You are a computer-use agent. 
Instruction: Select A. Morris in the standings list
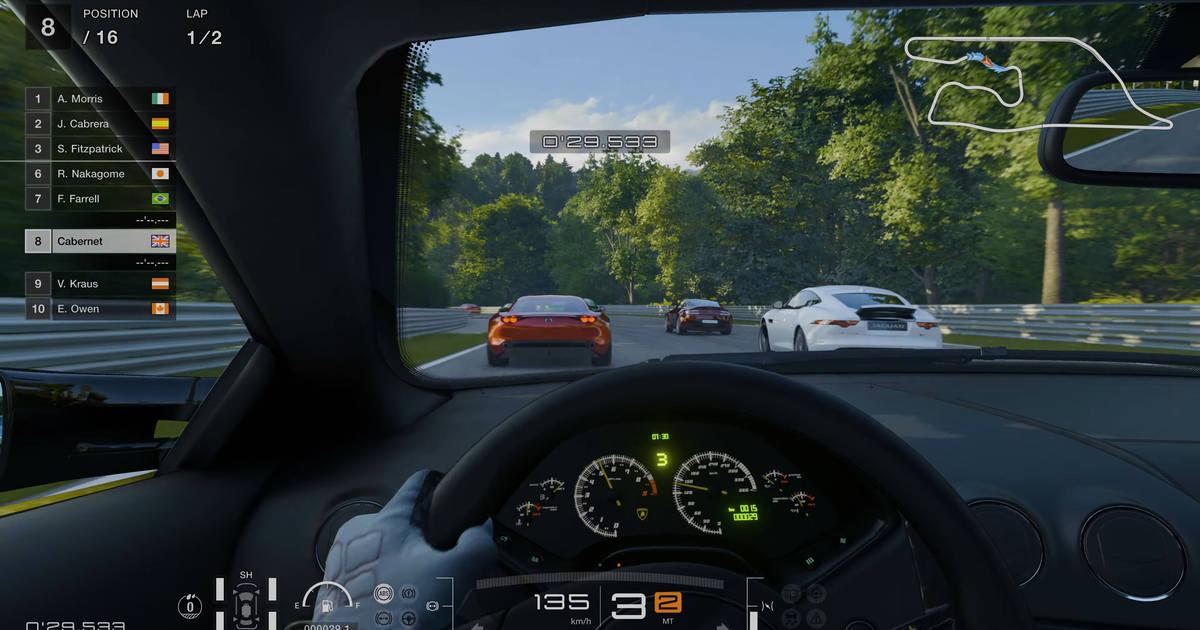point(100,99)
